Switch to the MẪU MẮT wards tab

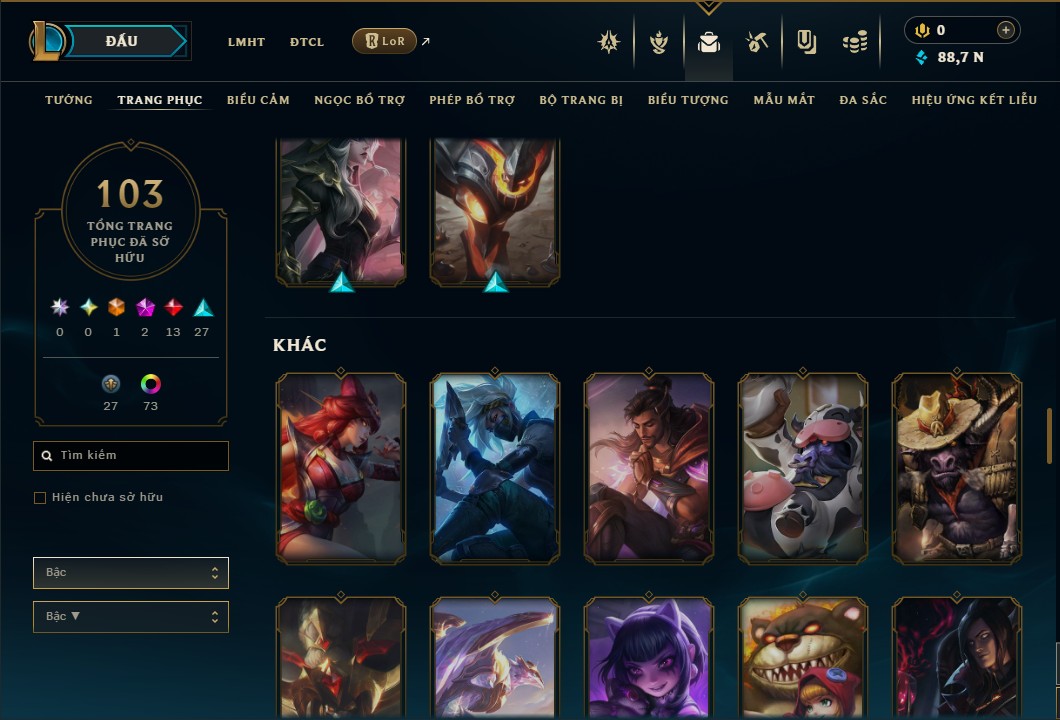[x=784, y=100]
